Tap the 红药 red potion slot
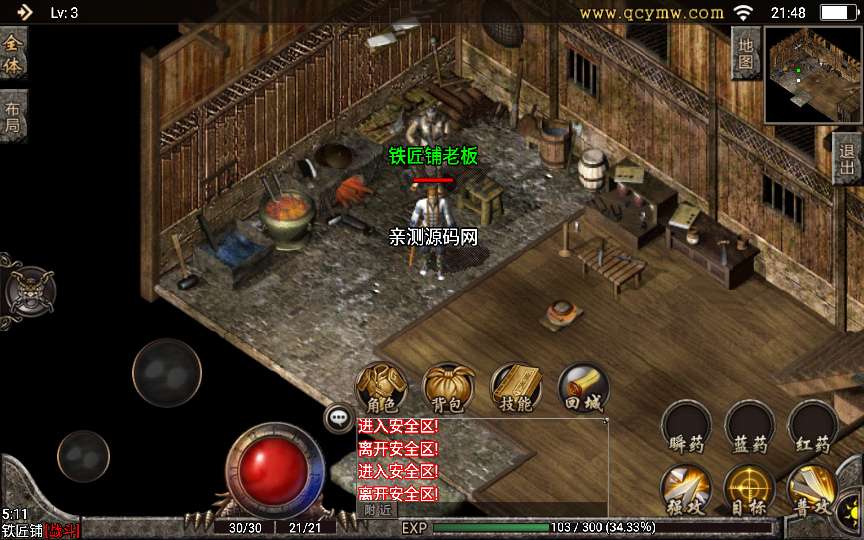 tap(813, 427)
